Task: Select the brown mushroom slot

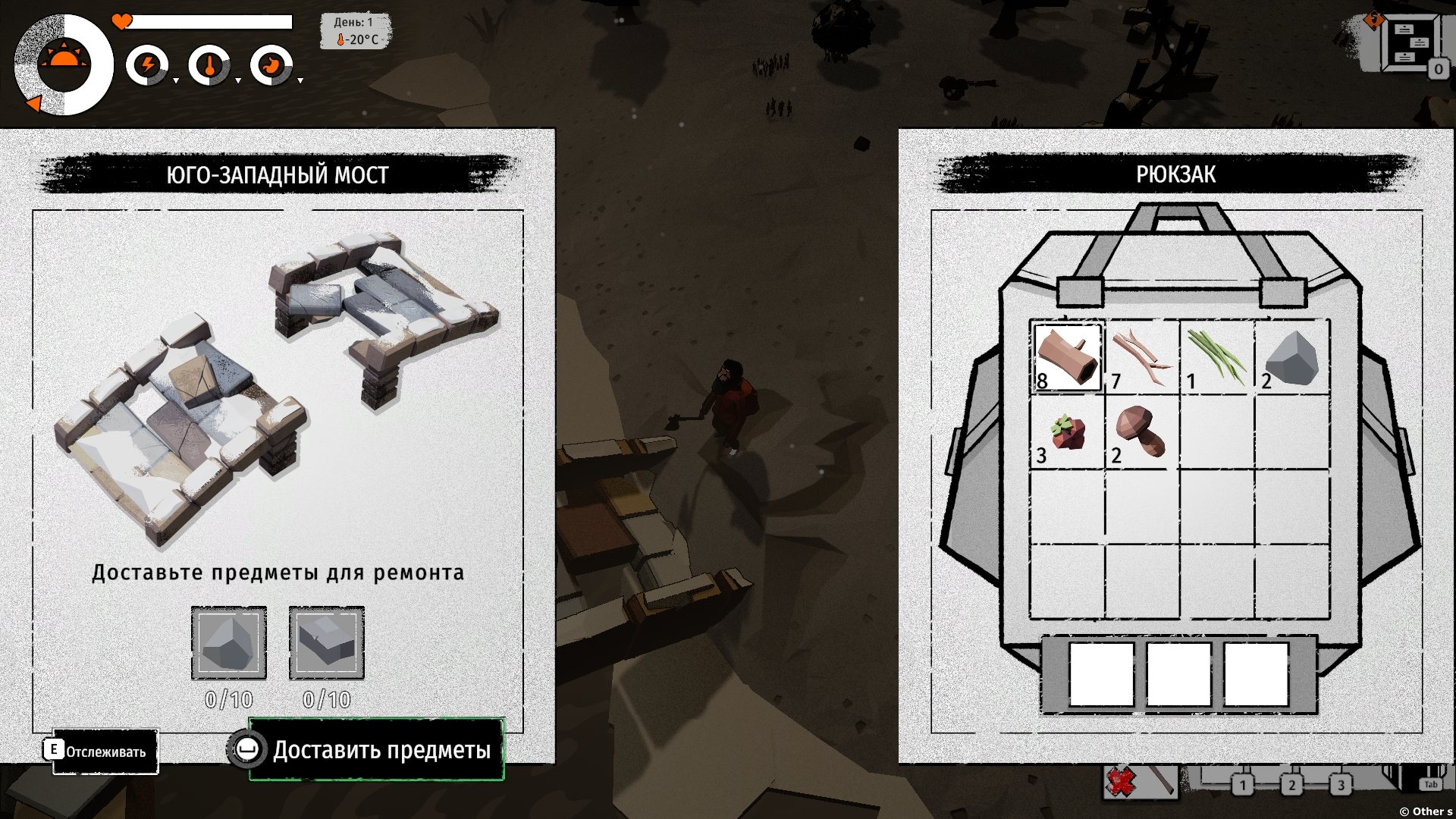Action: (1141, 432)
